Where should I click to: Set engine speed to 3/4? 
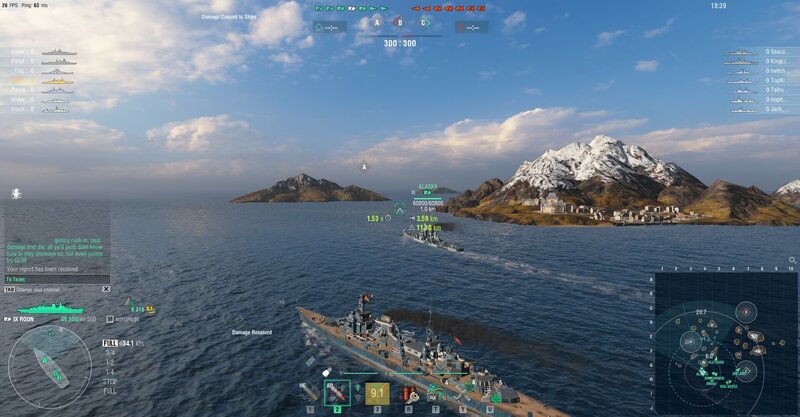click(110, 351)
